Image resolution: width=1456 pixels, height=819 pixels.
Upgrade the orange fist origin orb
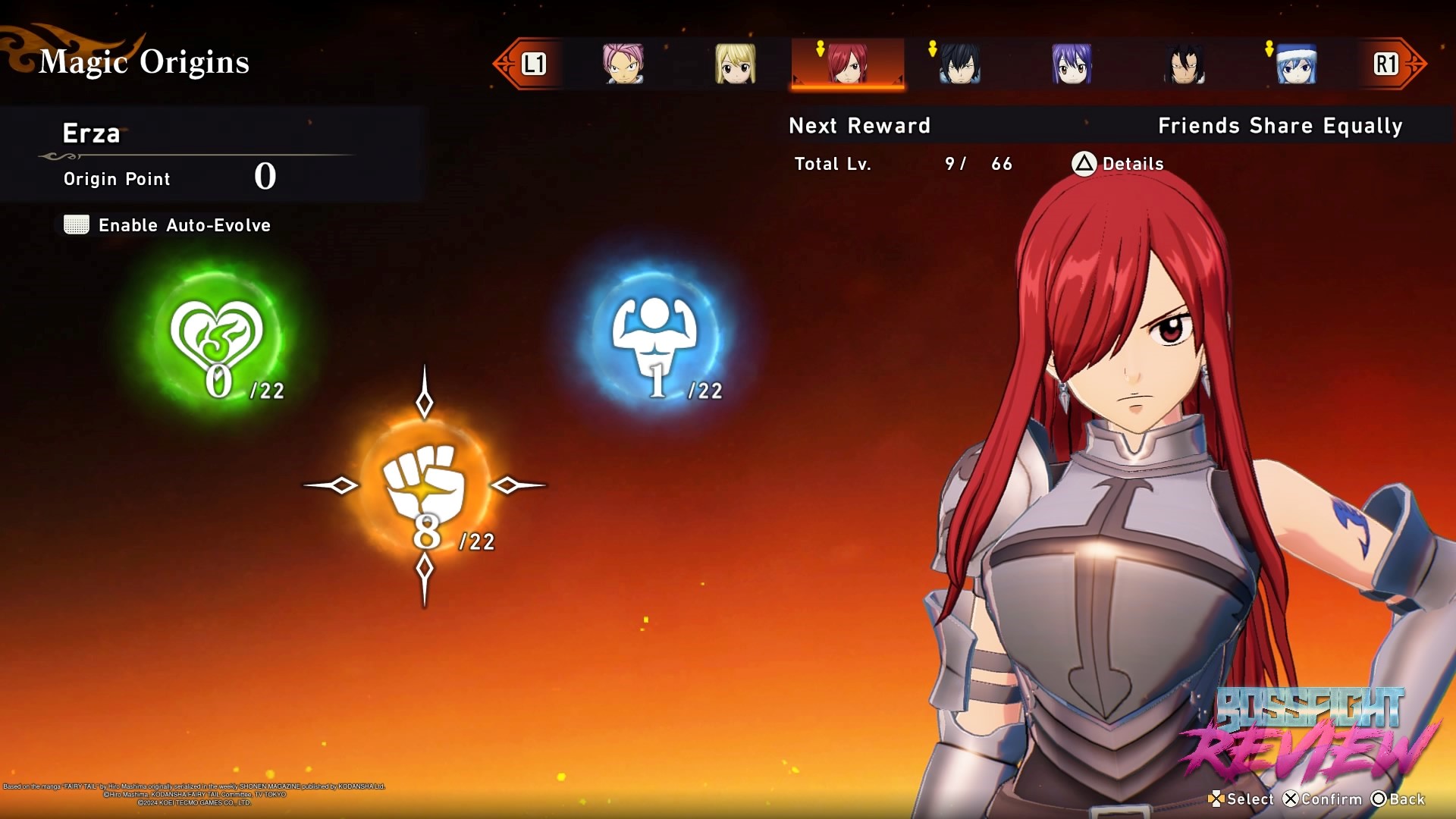tap(425, 485)
